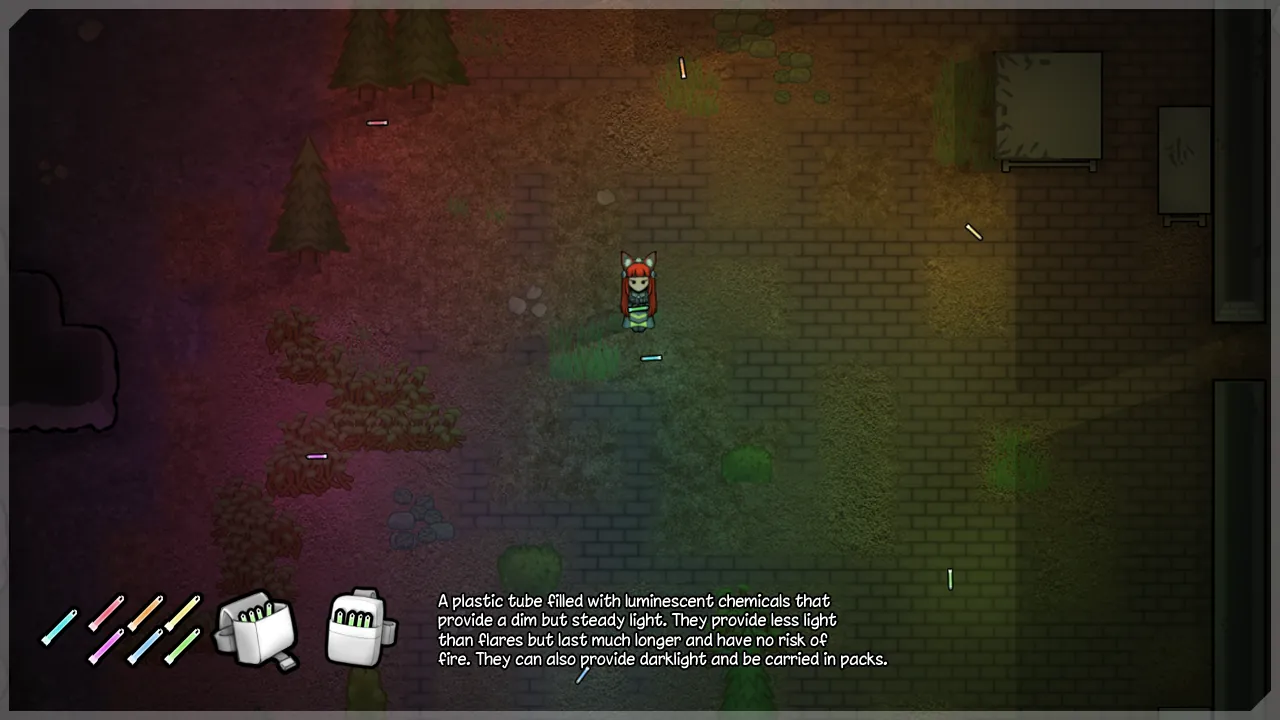Choose the upright glowstick pack icon
The width and height of the screenshot is (1280, 720).
tap(359, 628)
